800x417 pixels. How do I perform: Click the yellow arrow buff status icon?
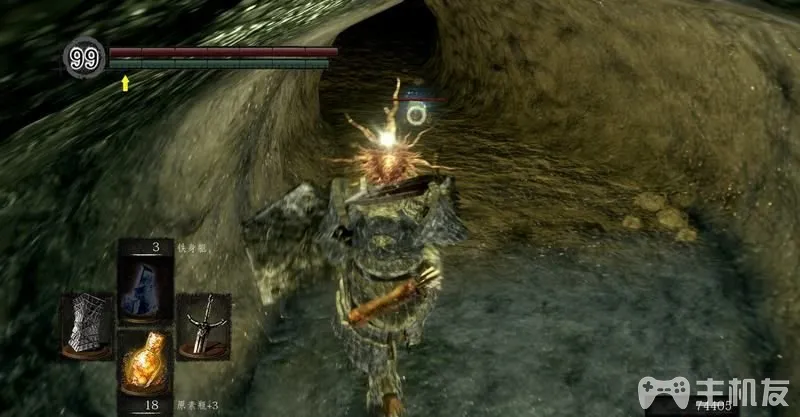click(125, 84)
